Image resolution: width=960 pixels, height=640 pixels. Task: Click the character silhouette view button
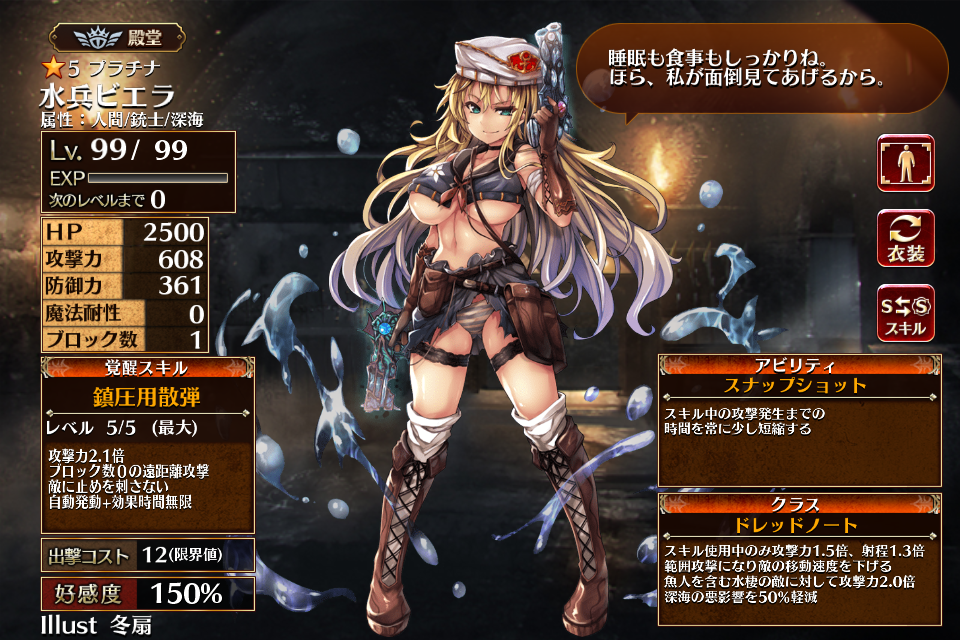pos(905,163)
